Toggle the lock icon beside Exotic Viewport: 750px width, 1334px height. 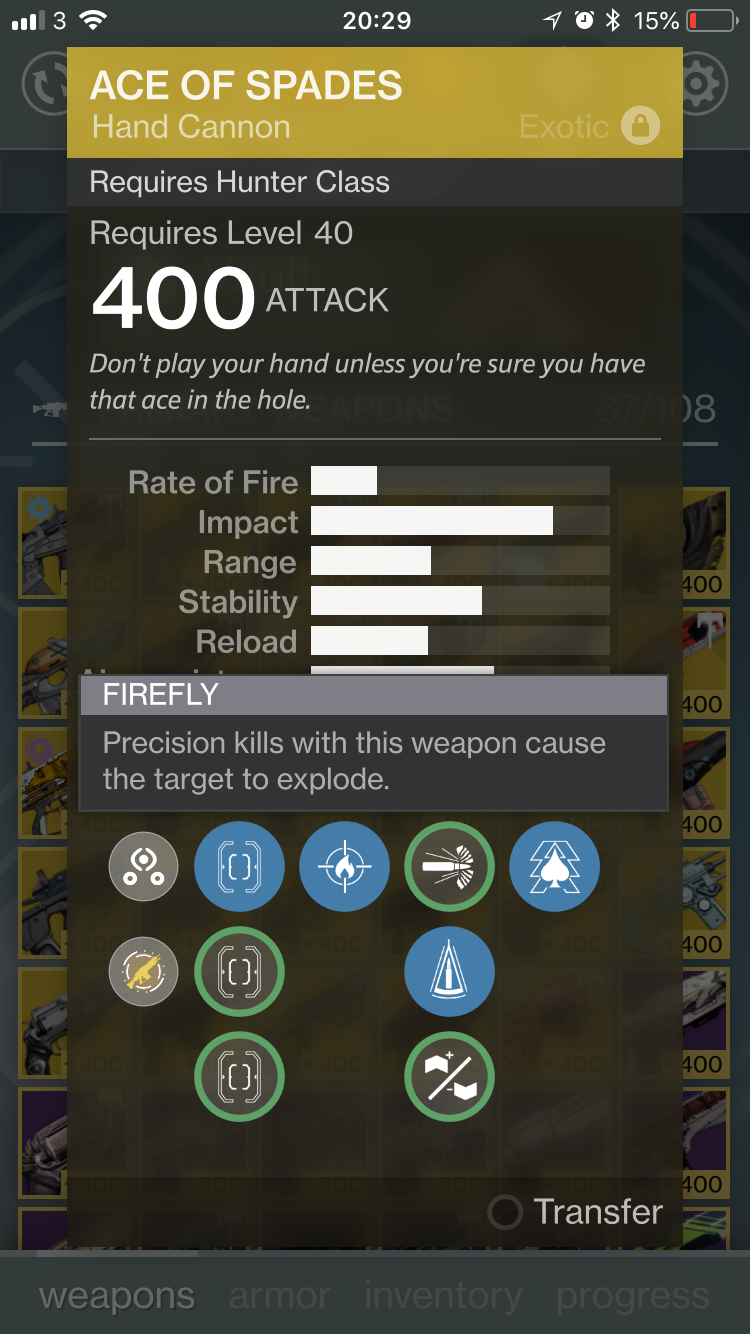[x=640, y=126]
